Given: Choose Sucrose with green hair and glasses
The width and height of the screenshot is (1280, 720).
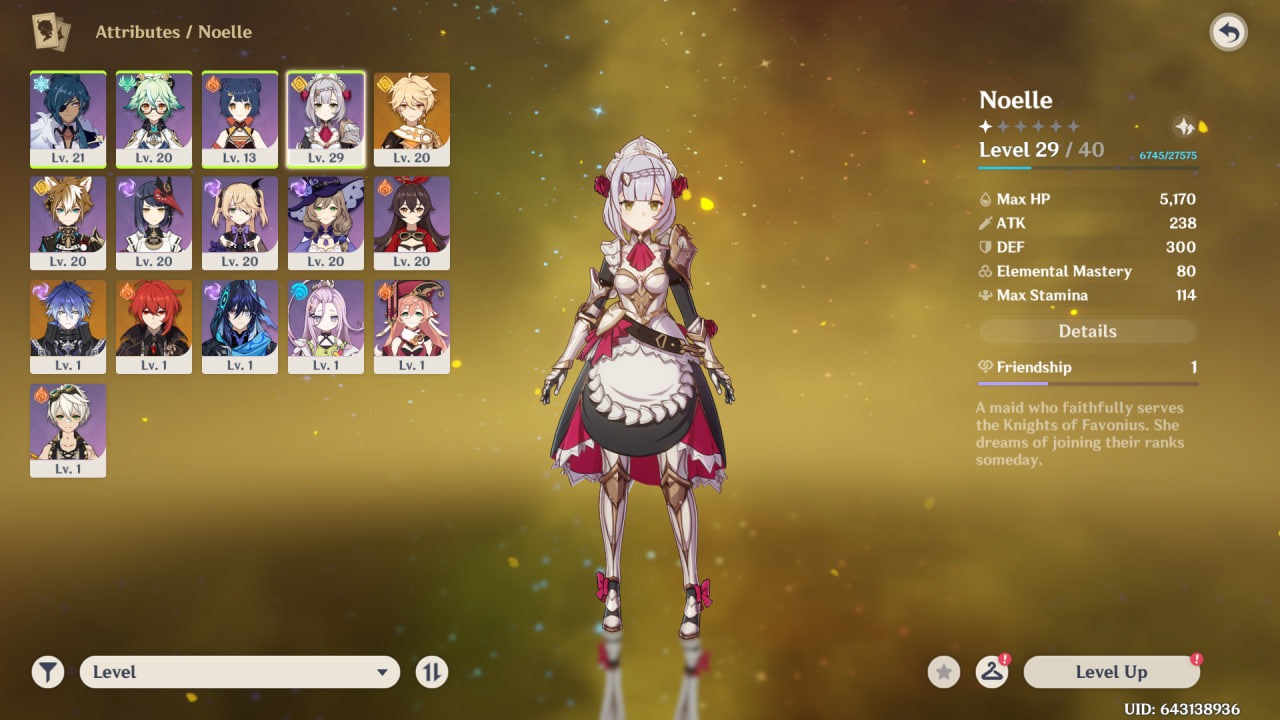Looking at the screenshot, I should 154,119.
